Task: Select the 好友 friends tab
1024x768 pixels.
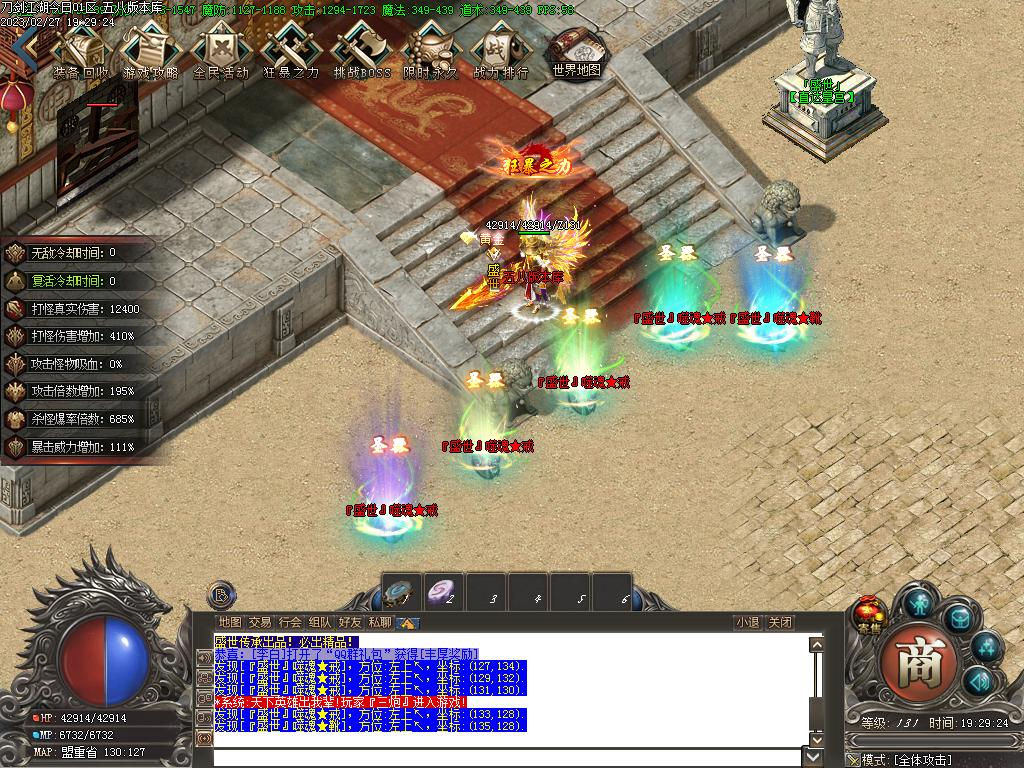Action: (350, 622)
